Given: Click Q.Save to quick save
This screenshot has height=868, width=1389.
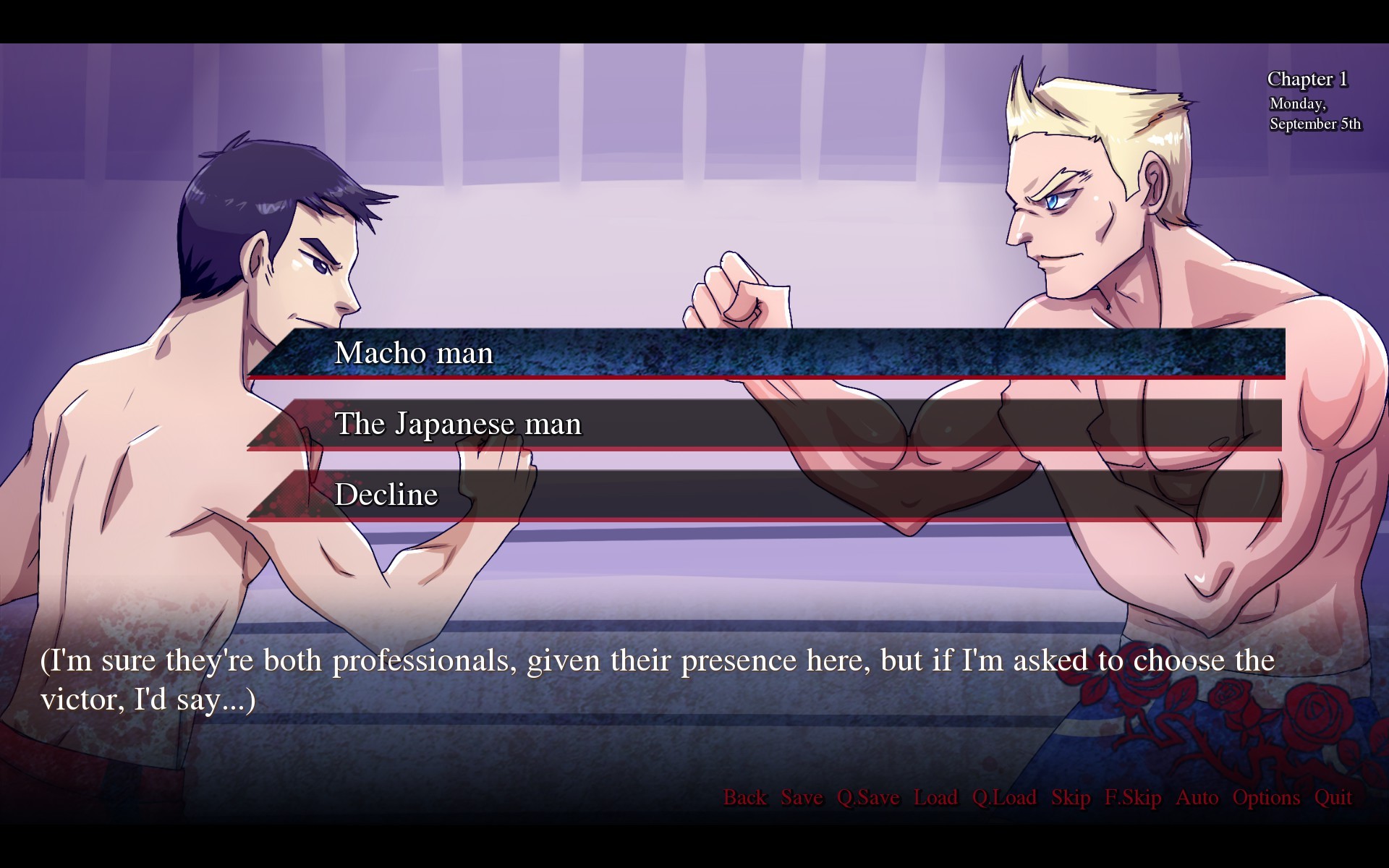Looking at the screenshot, I should pyautogui.click(x=868, y=797).
